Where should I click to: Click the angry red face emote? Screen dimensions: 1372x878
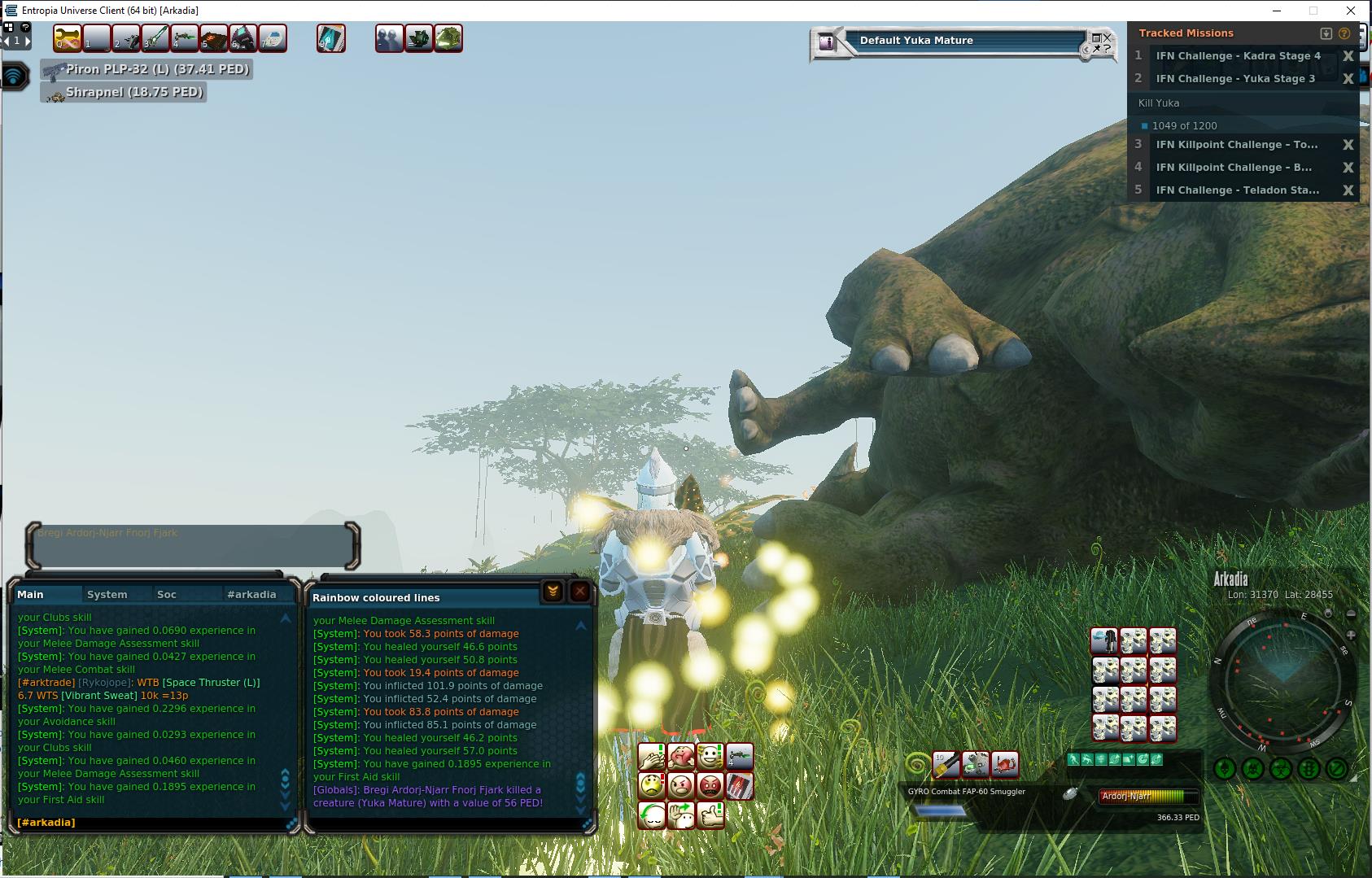(710, 786)
